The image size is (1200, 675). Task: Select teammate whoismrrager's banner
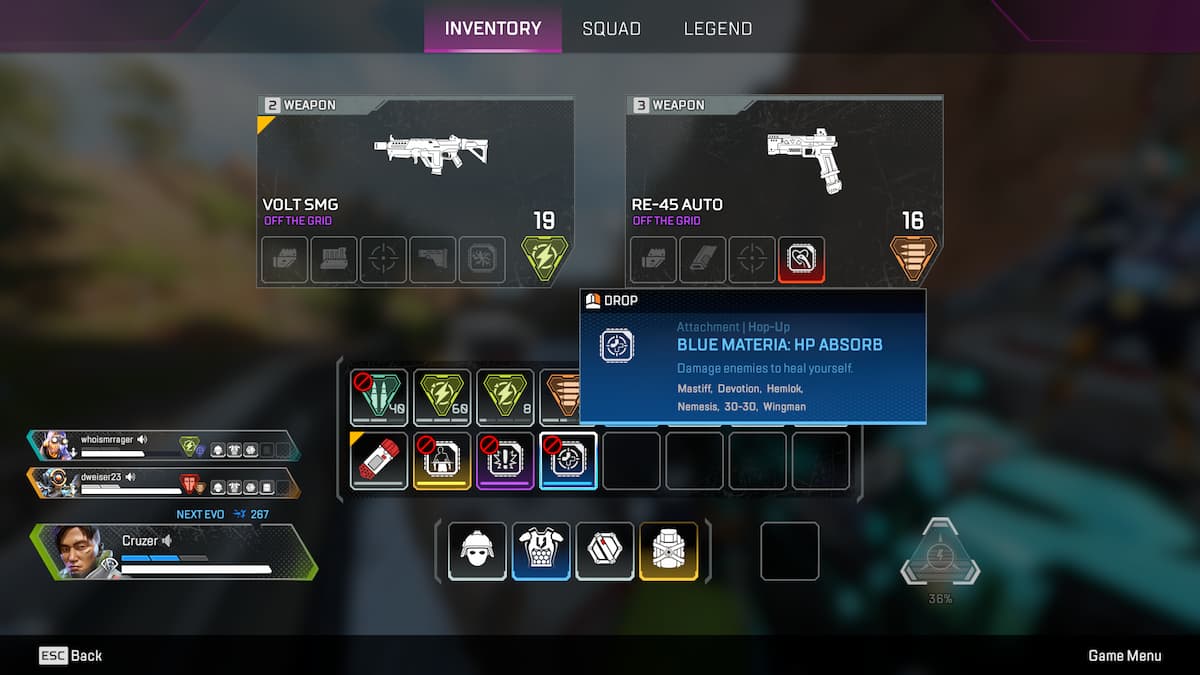(x=165, y=446)
